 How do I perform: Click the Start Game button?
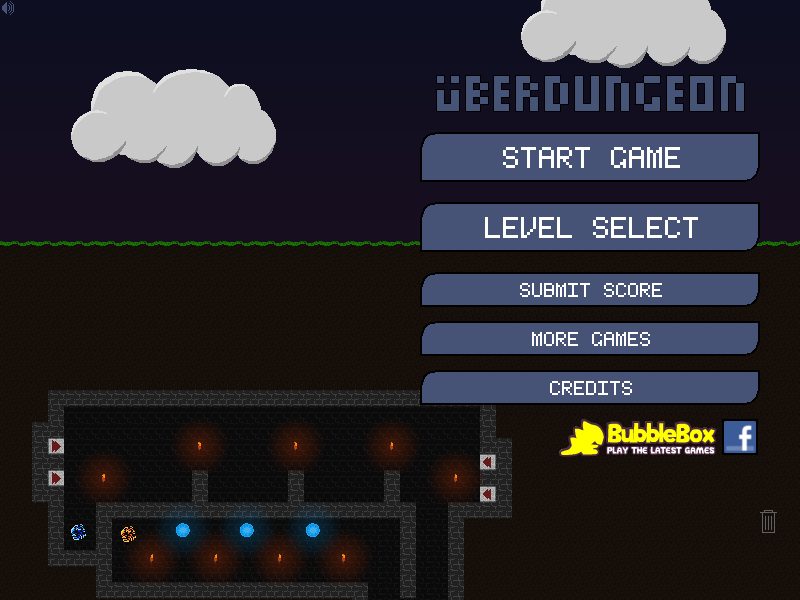coord(590,158)
